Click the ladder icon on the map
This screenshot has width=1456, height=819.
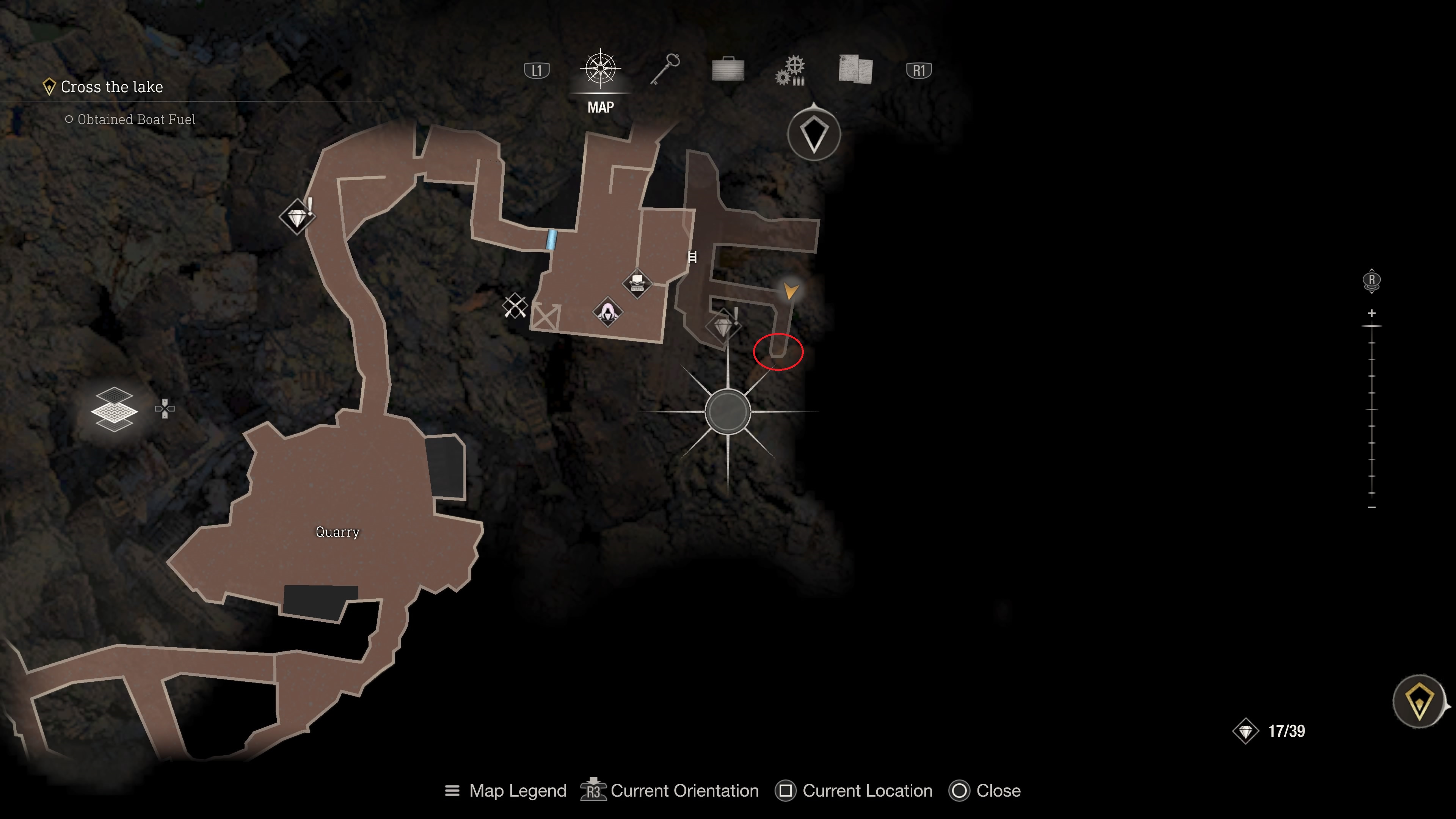click(692, 257)
